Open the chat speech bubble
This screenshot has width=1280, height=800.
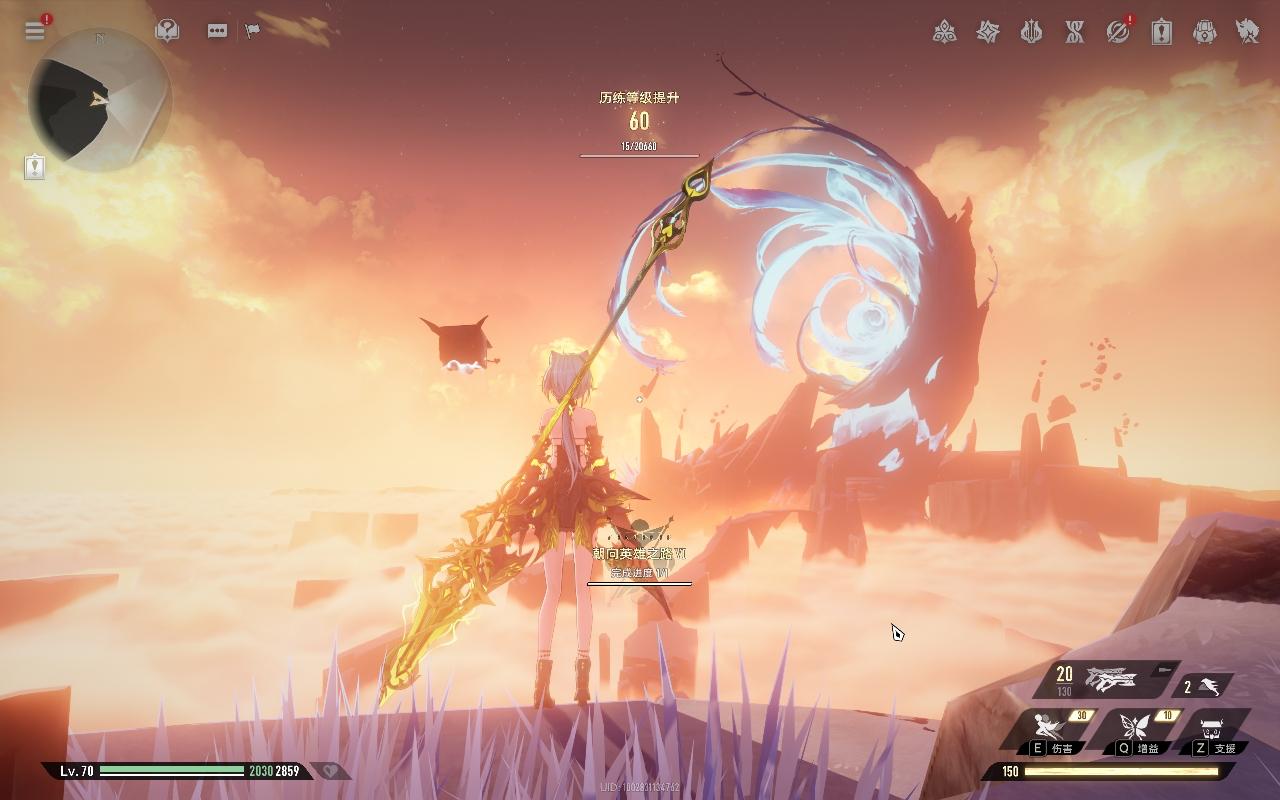click(217, 31)
